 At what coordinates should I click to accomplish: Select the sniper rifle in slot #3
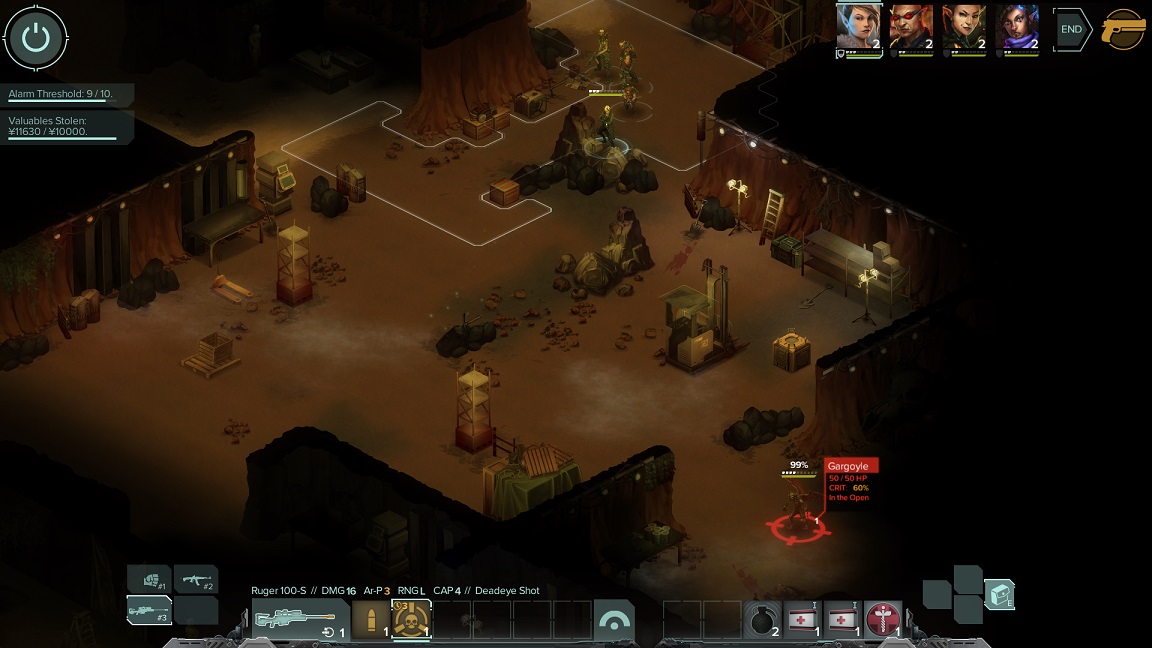point(148,610)
